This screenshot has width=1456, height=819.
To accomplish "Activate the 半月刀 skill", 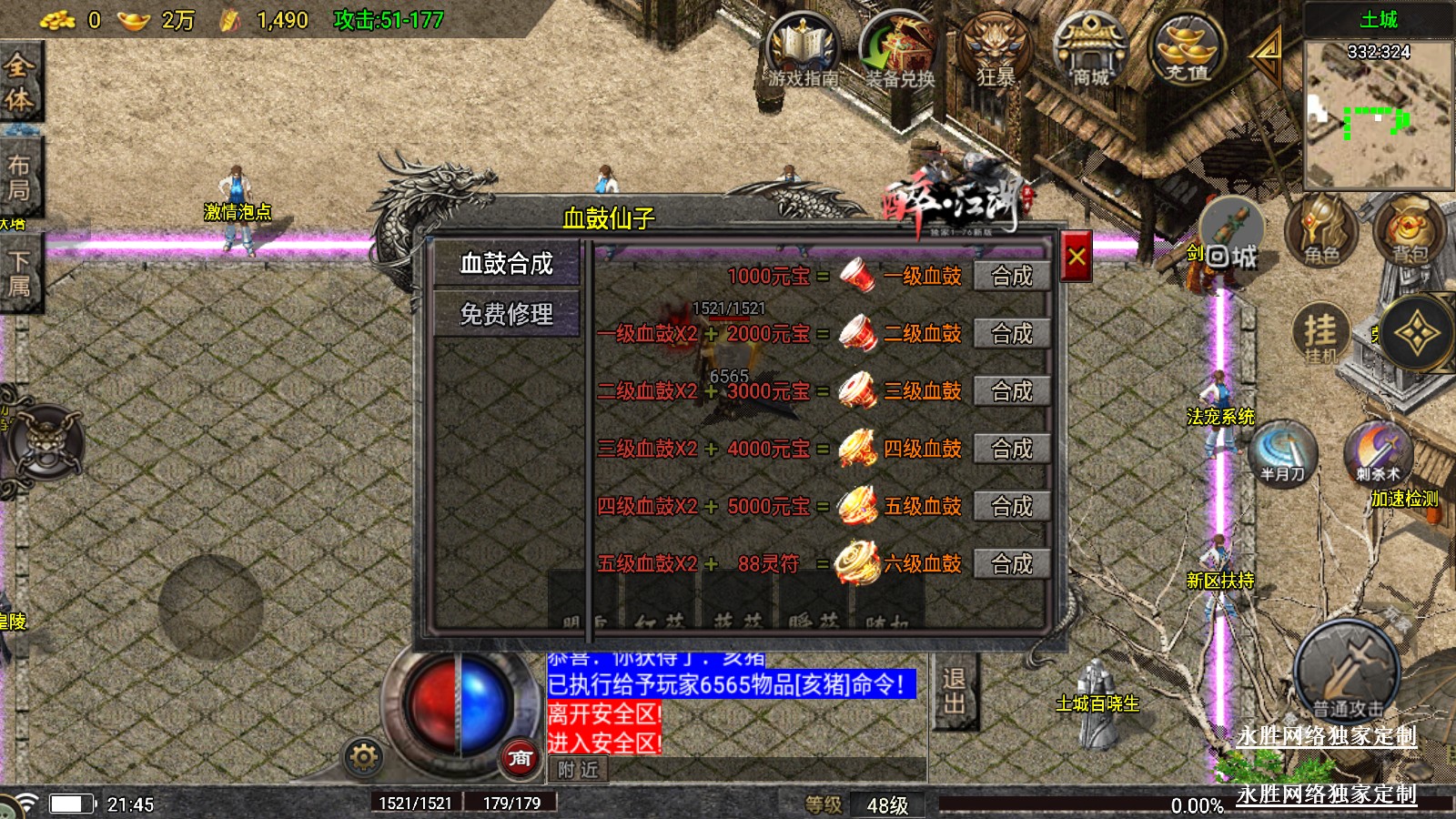I will (x=1283, y=452).
